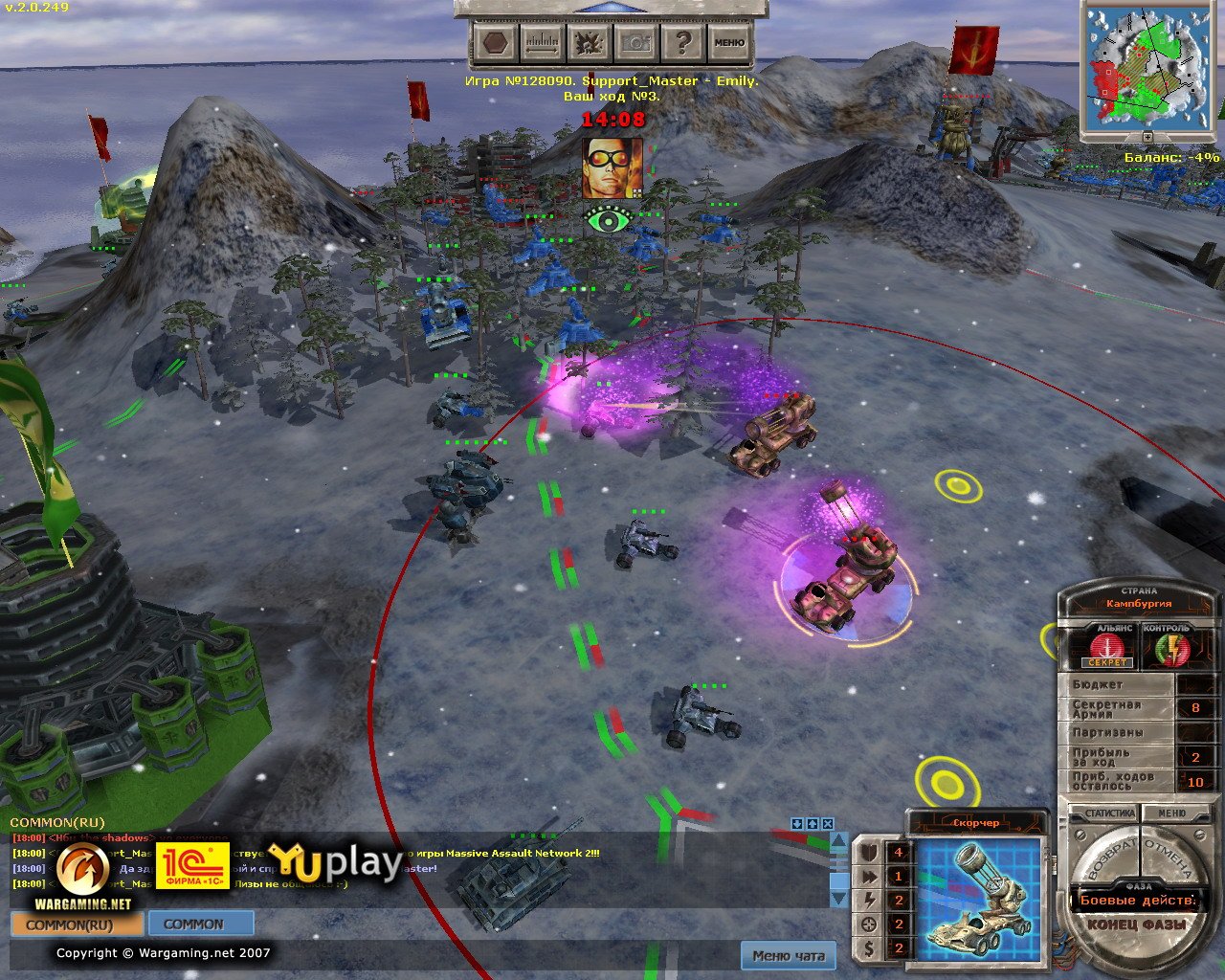This screenshot has height=980, width=1225.
Task: Open help with the question mark icon
Action: pos(685,42)
